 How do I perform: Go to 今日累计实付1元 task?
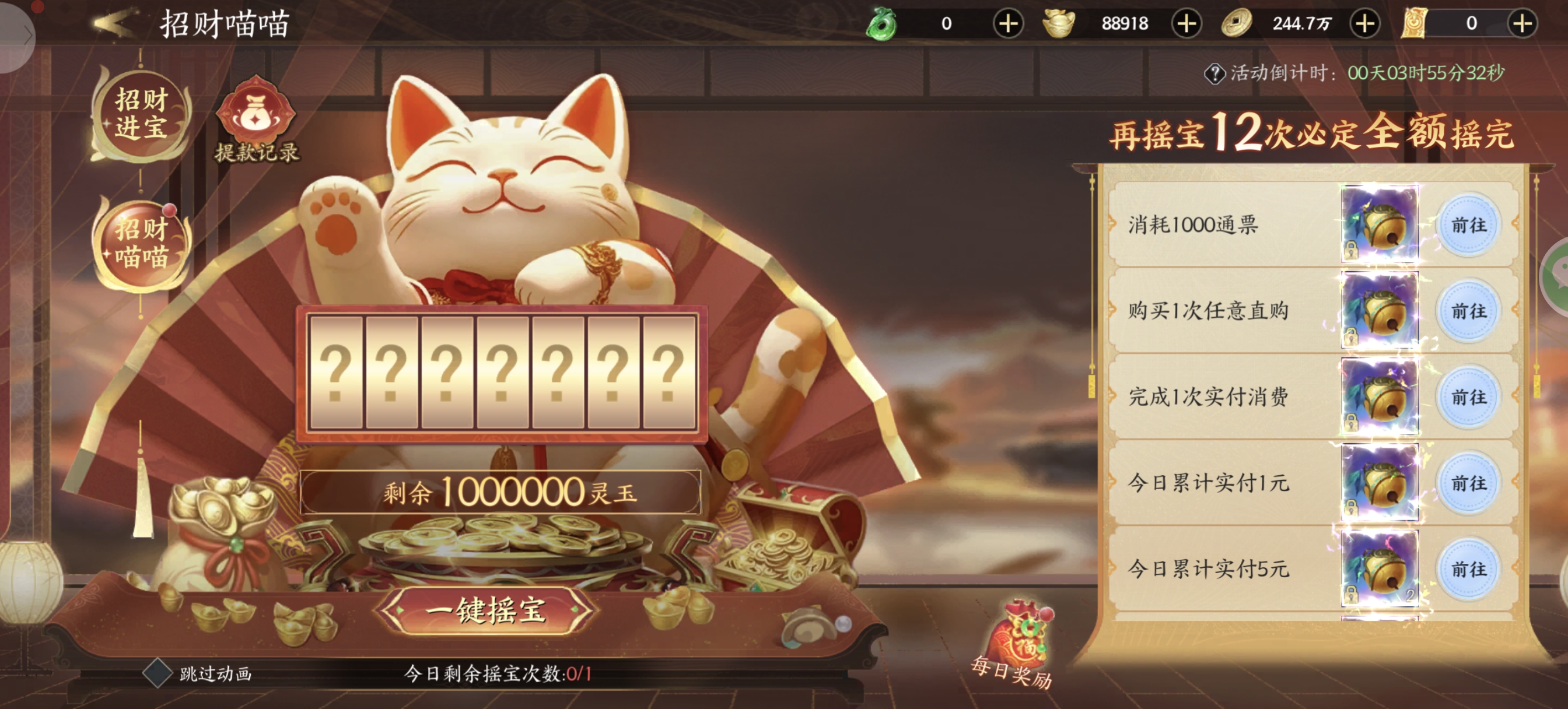pos(1468,483)
